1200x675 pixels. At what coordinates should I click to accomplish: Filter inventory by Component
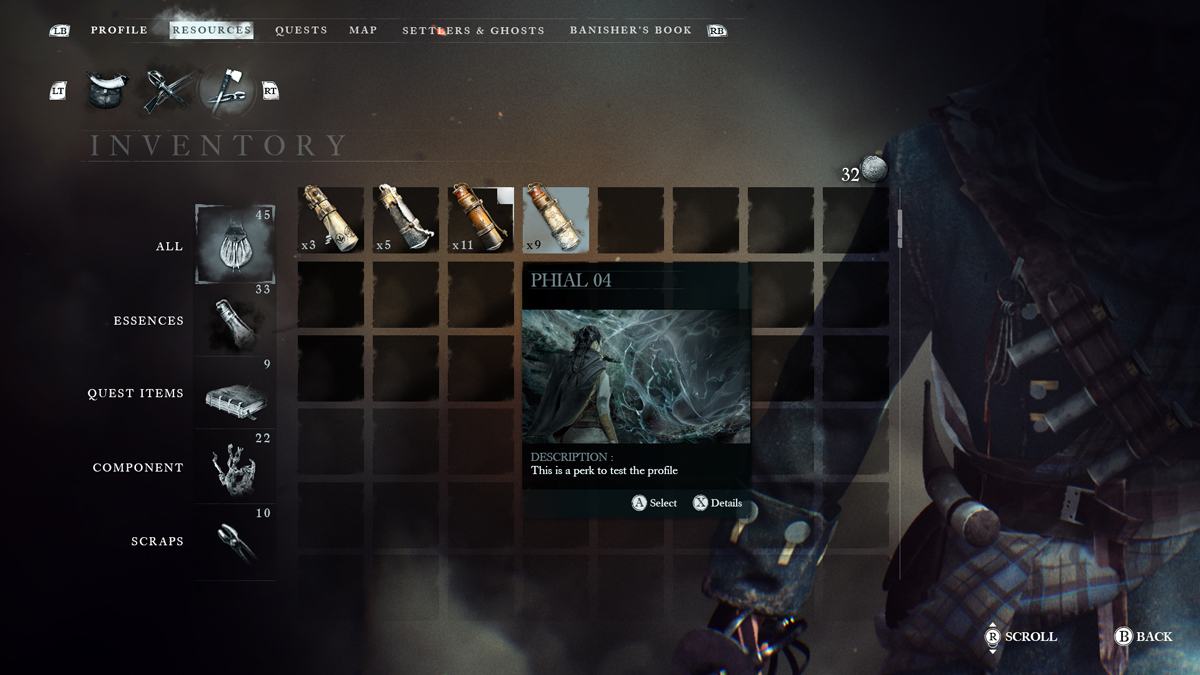235,468
